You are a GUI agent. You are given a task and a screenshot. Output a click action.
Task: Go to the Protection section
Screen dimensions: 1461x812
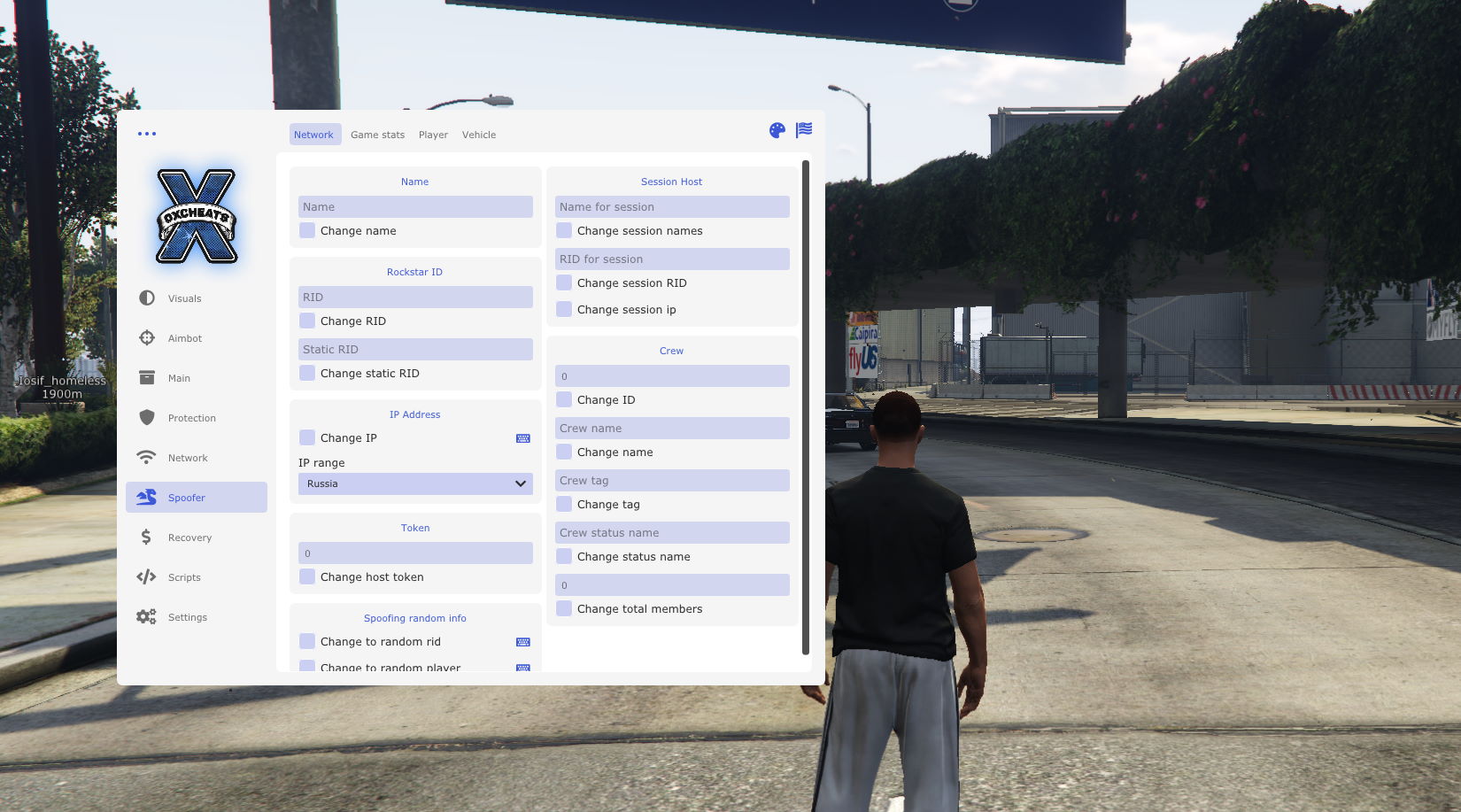pyautogui.click(x=191, y=418)
